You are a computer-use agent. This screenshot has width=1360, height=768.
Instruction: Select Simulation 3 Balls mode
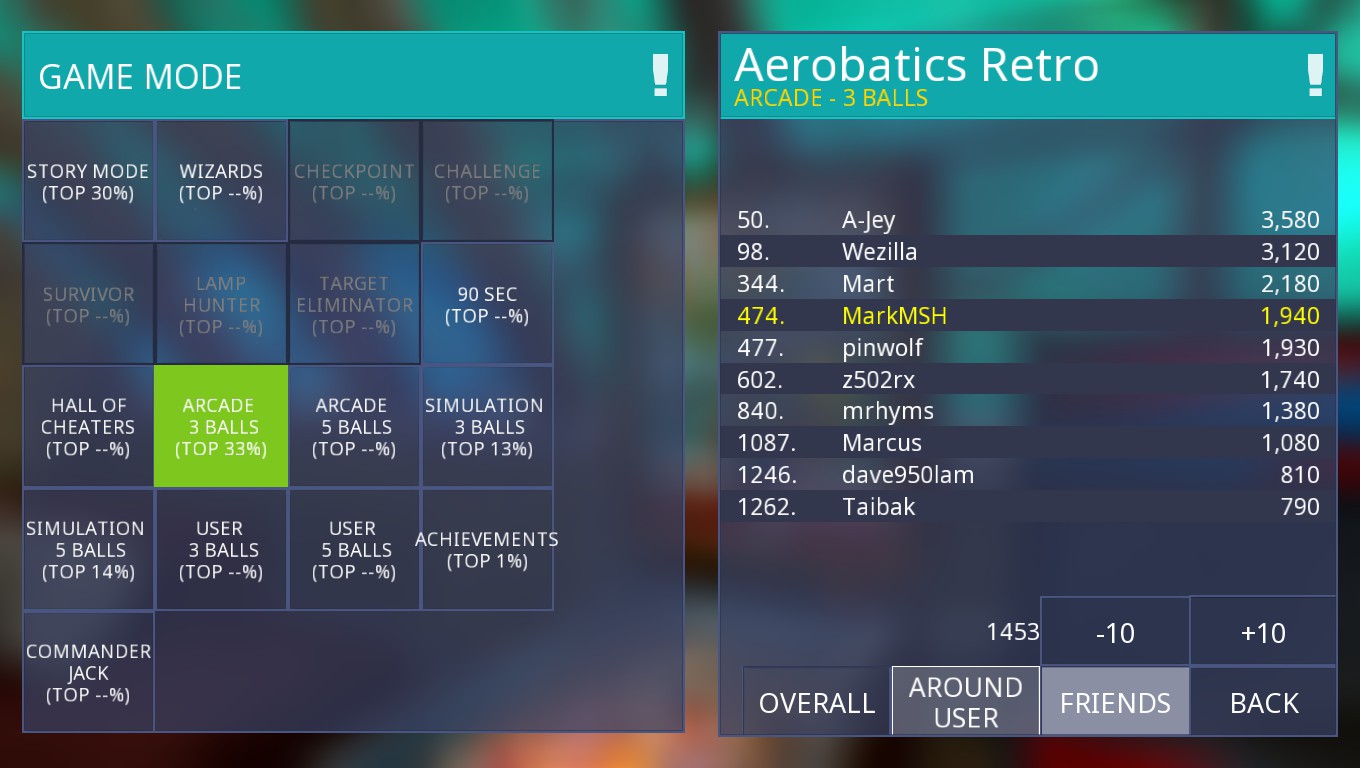point(487,427)
